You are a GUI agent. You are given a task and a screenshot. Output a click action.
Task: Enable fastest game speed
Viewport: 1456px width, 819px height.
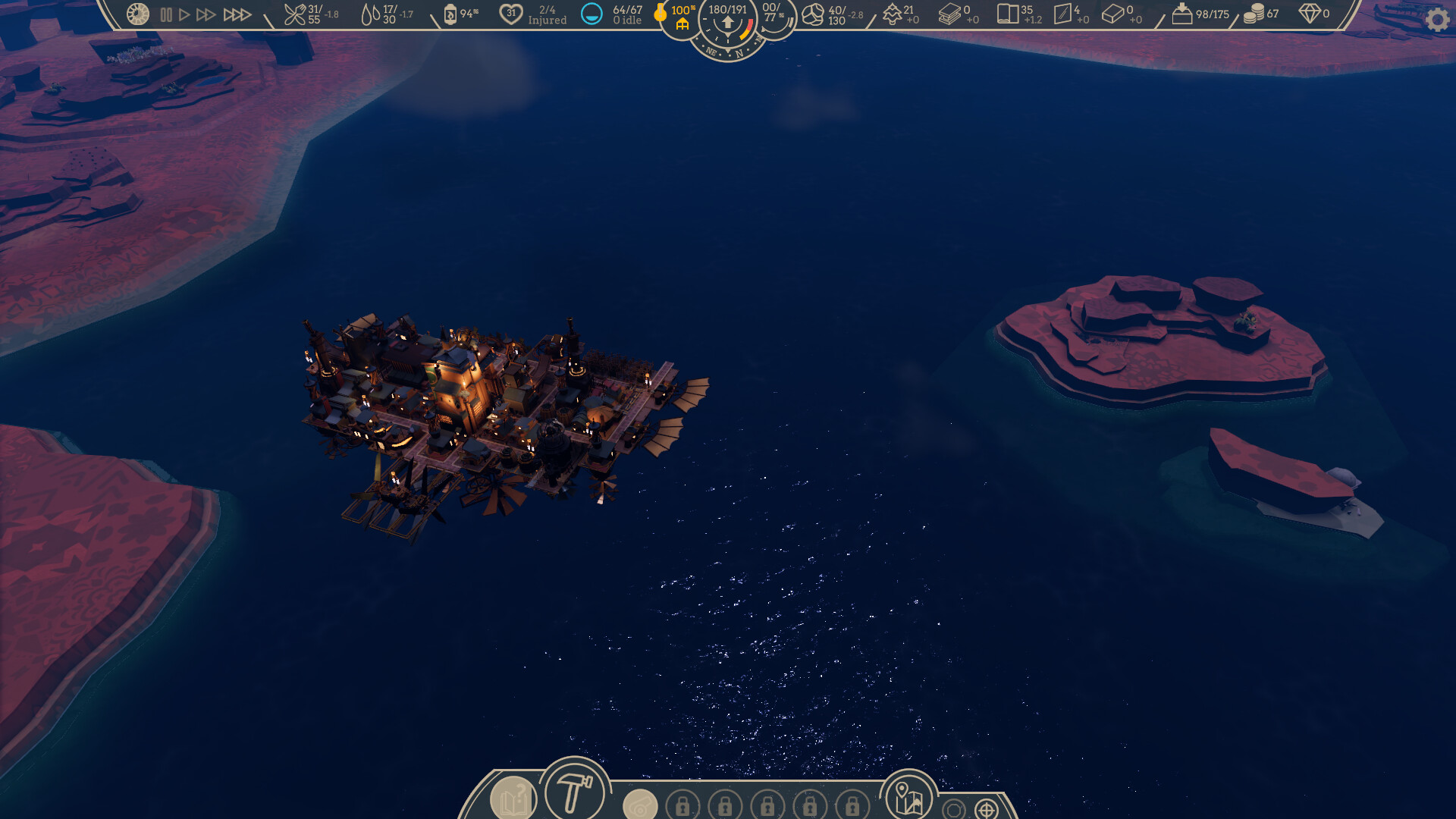tap(237, 13)
